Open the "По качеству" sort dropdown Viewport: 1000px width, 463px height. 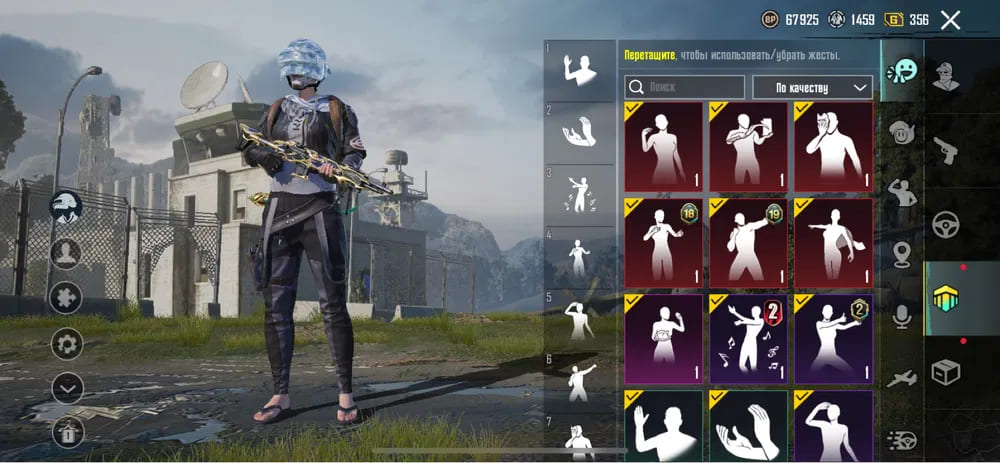pyautogui.click(x=812, y=87)
